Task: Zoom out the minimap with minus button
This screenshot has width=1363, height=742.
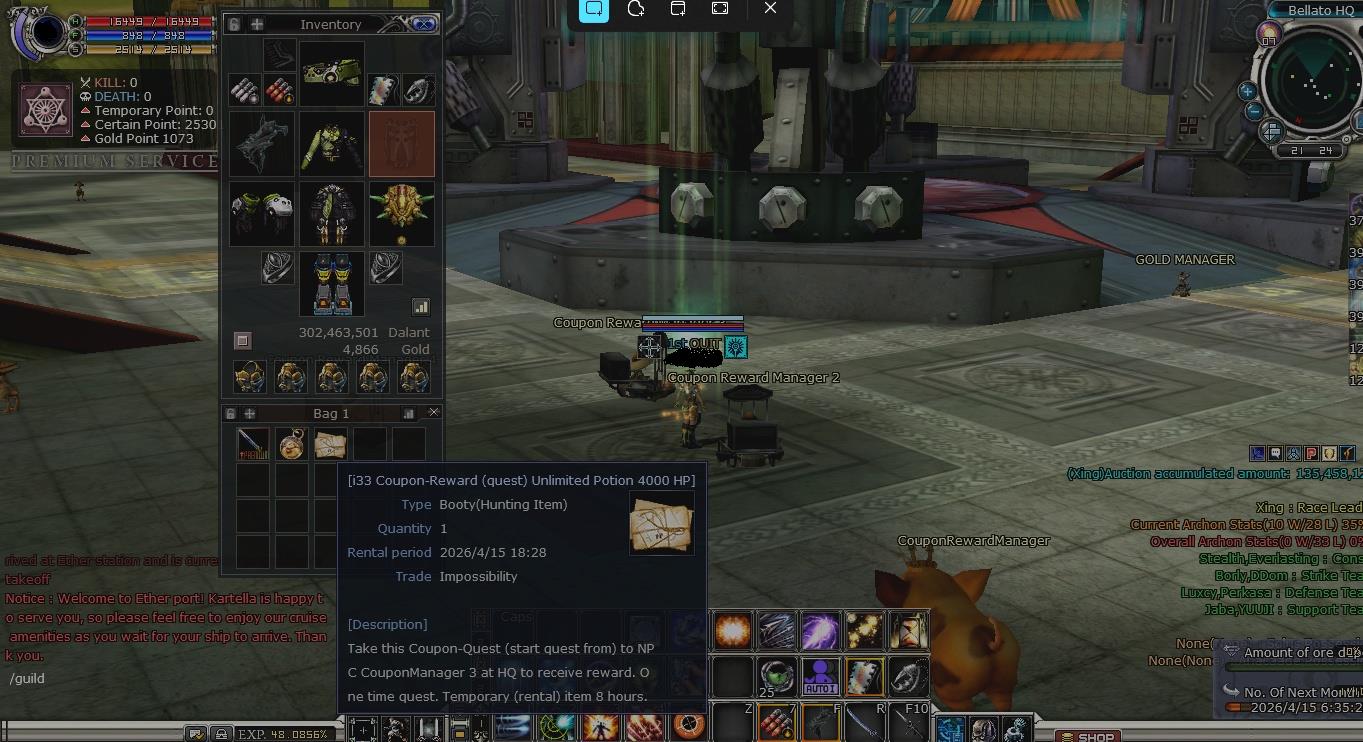Action: coord(1254,111)
